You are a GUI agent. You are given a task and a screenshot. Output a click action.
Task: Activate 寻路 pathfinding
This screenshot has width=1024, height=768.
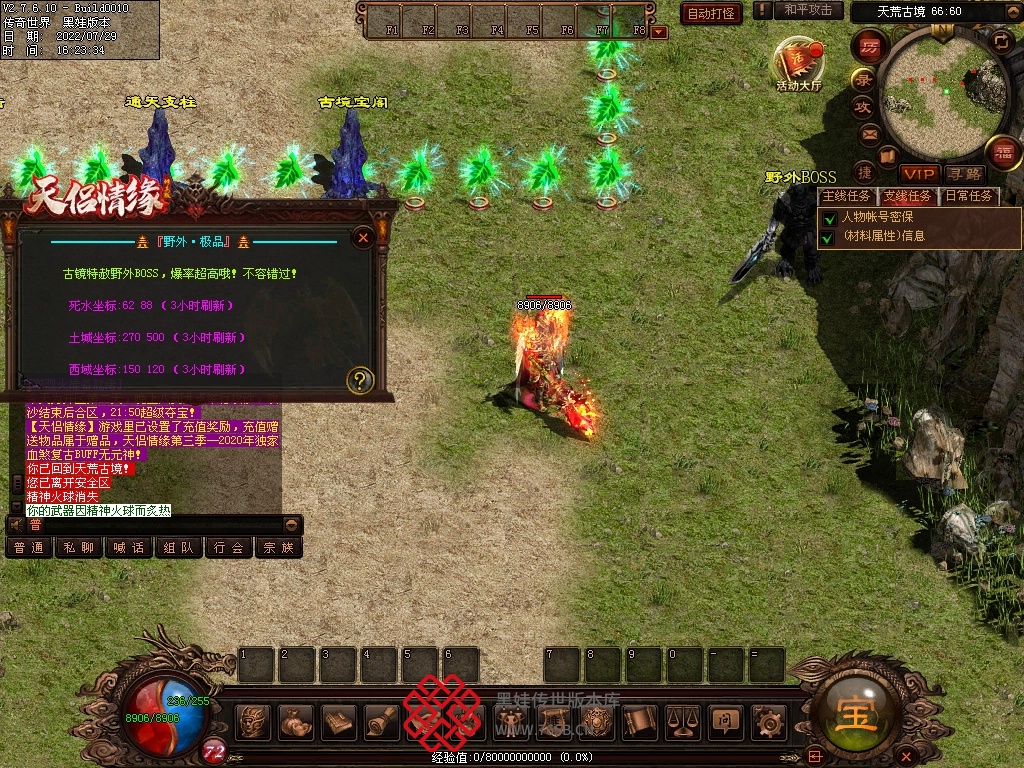point(966,174)
